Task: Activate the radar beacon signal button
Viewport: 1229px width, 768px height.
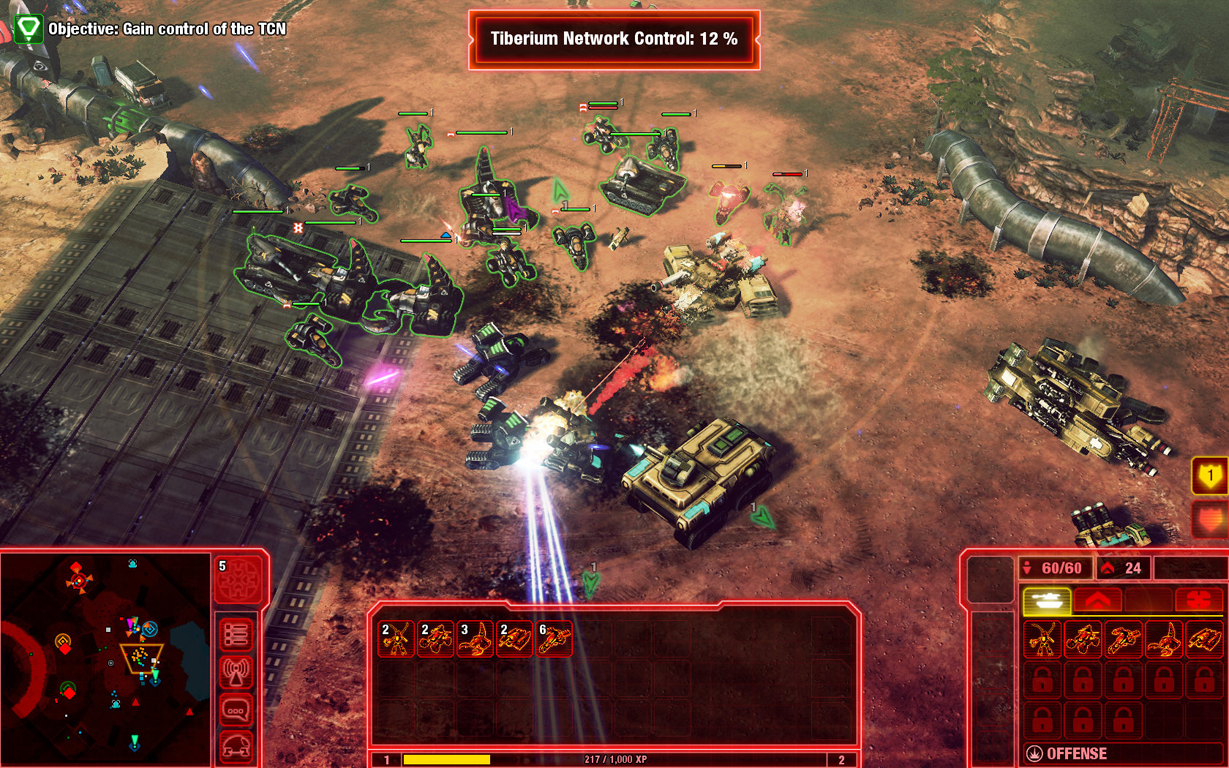Action: coord(237,672)
